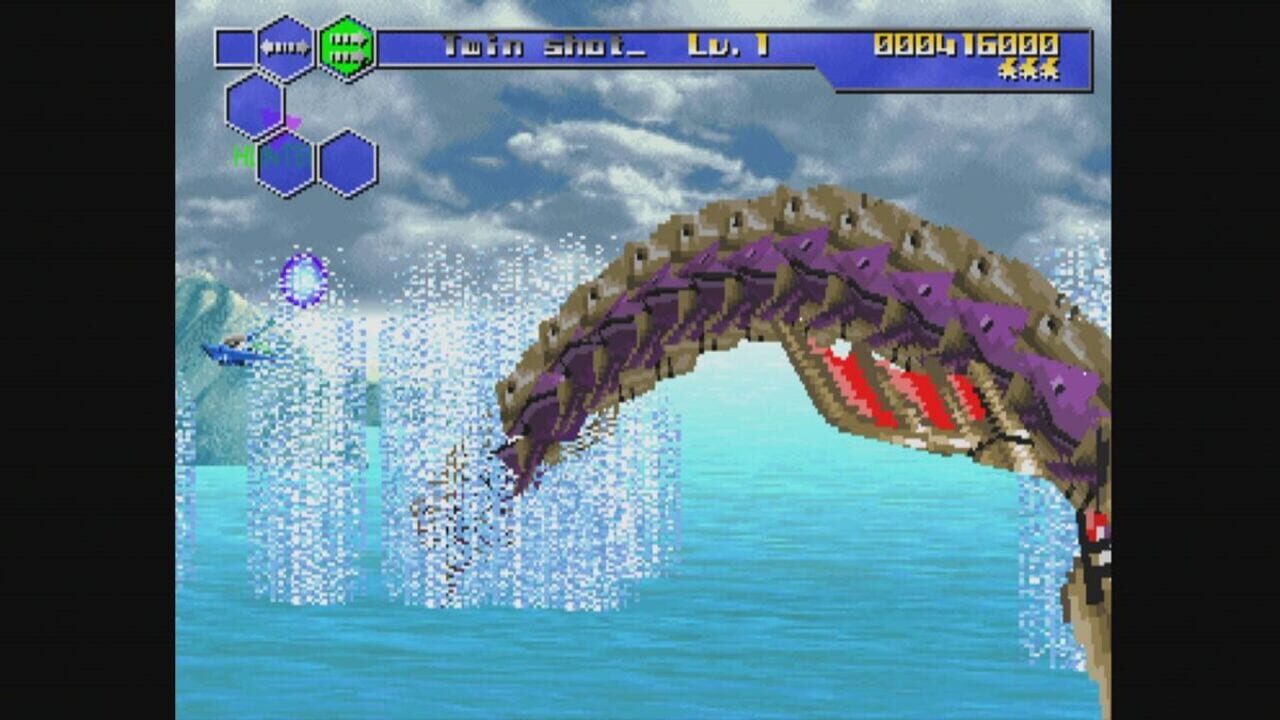Viewport: 1280px width, 720px height.
Task: Click the leftmost blue square HUD slot
Action: 234,48
